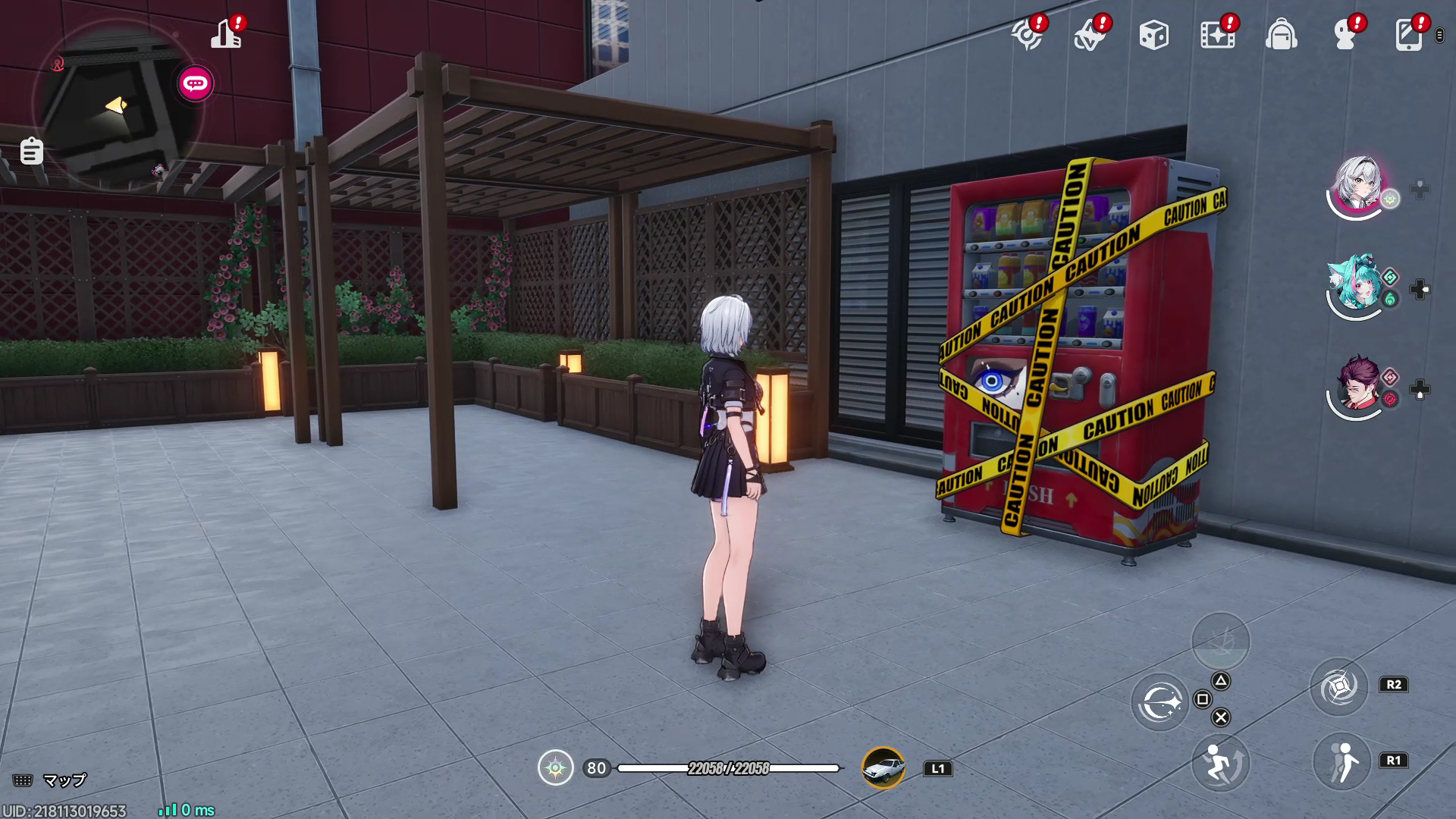
Task: Tap the dimmed ultimate skill button
Action: pyautogui.click(x=1220, y=642)
